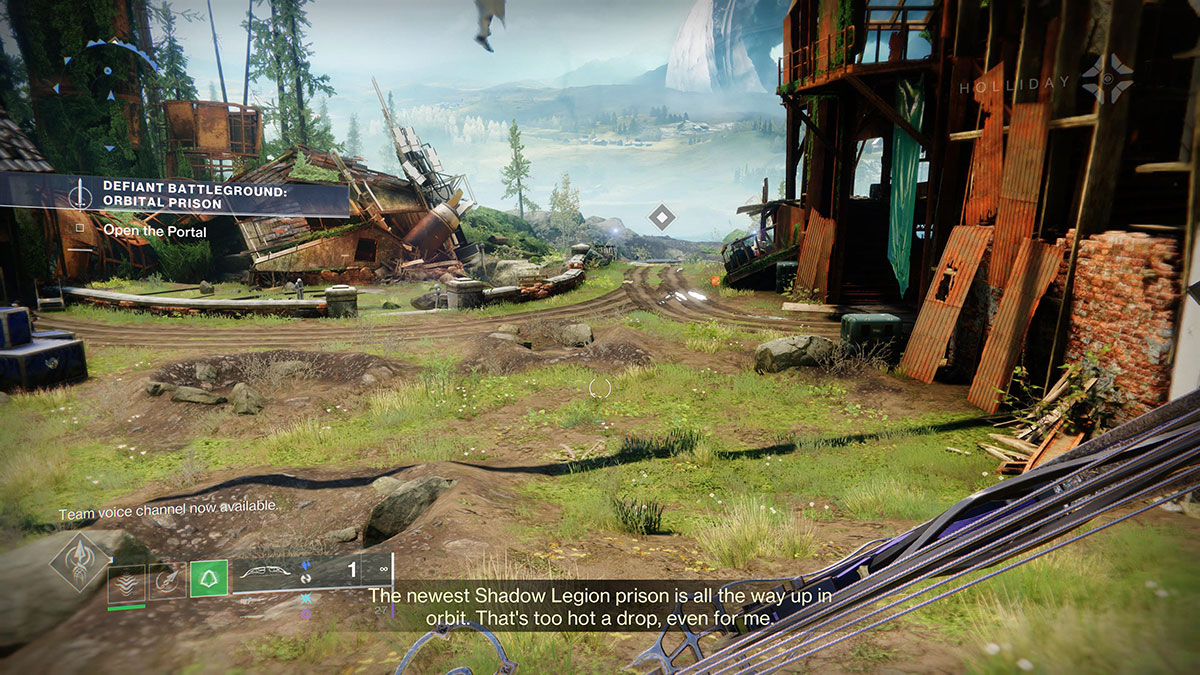Click the diamond objective waypoint marker
Image resolution: width=1200 pixels, height=675 pixels.
point(661,216)
